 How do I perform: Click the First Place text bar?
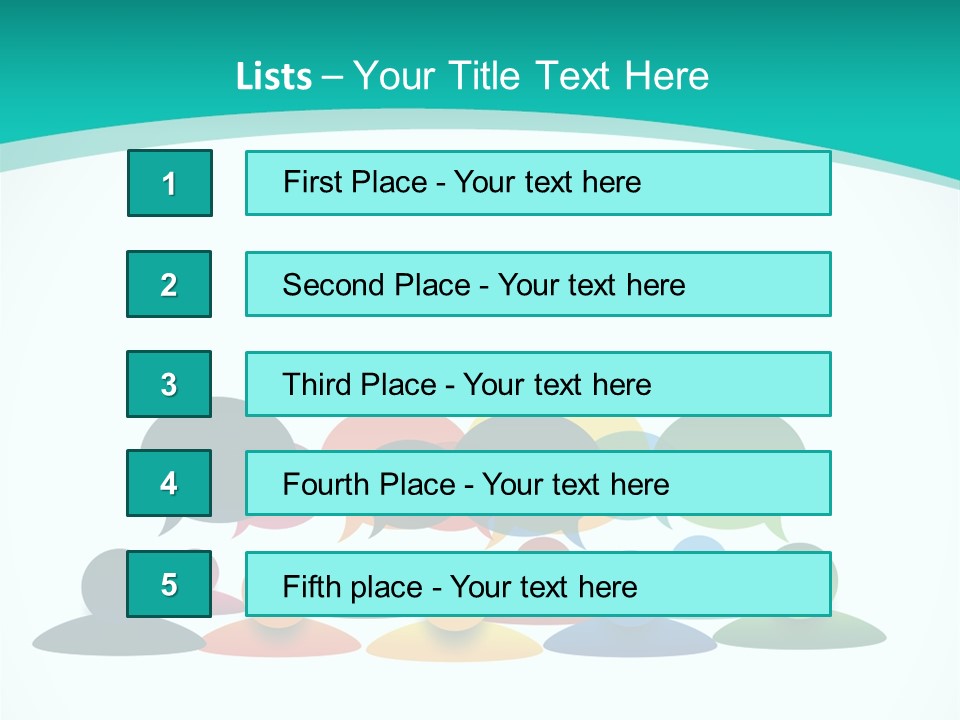[538, 183]
